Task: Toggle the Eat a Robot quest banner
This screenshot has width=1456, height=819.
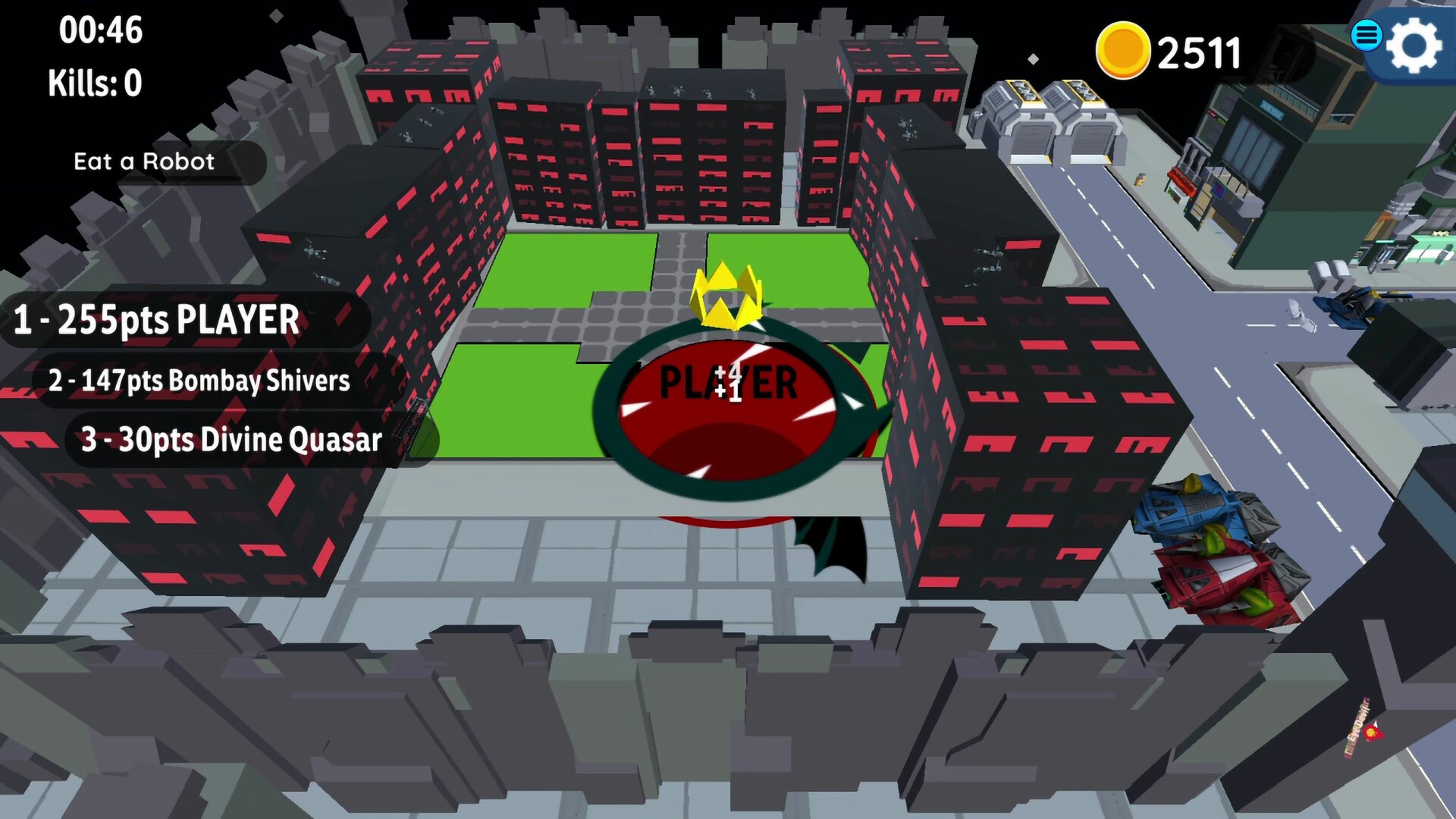Action: click(x=143, y=162)
